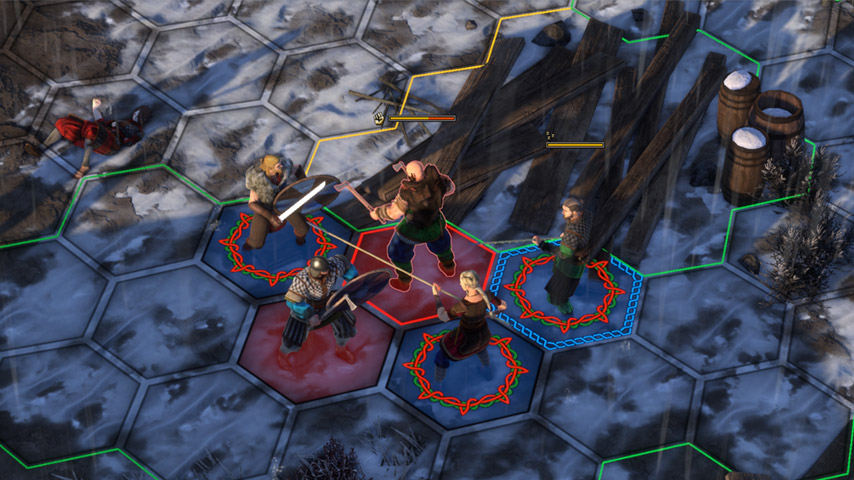Select the blonde swordsman with the round shield

tap(270, 202)
